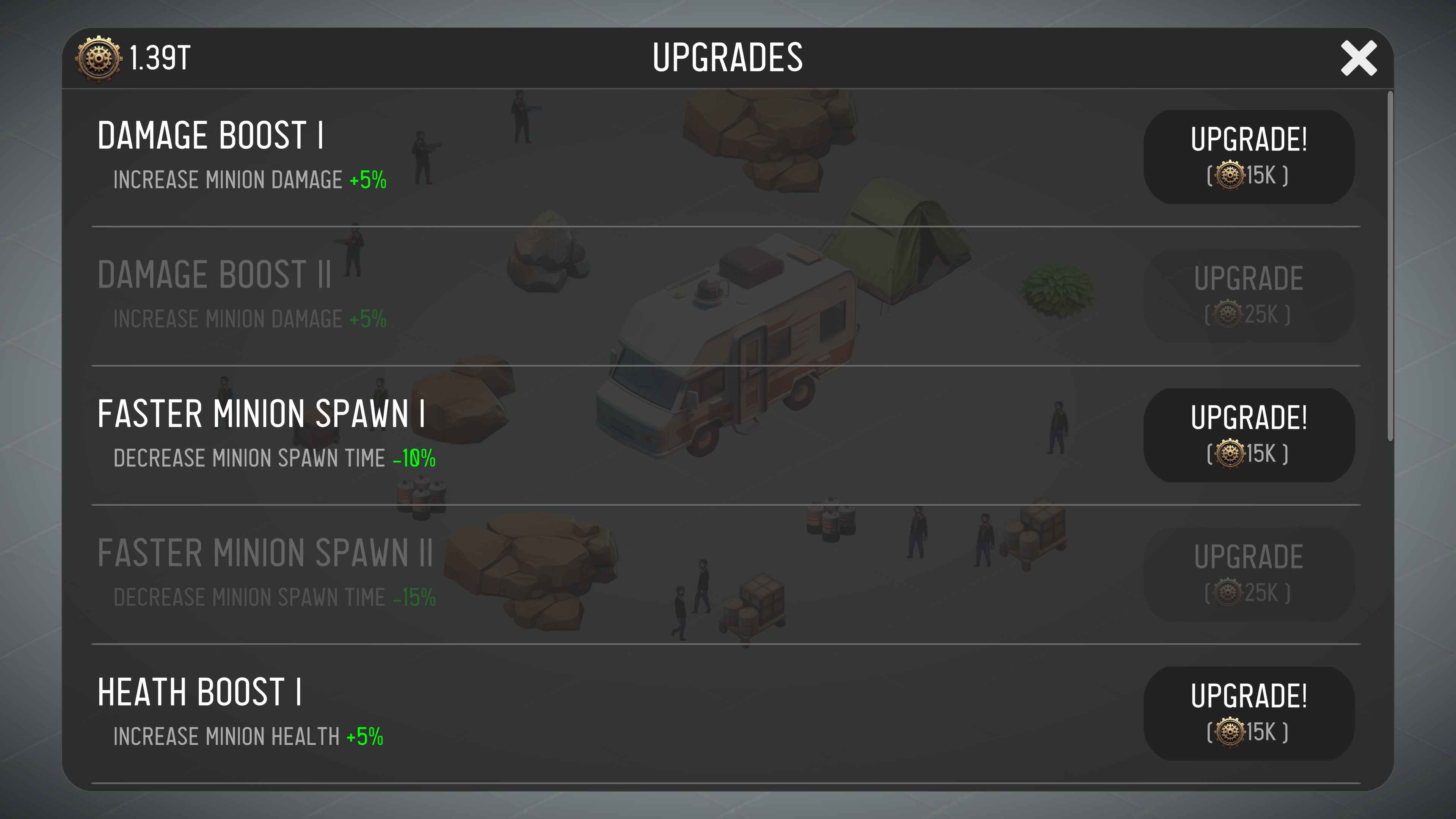Click the gear icon next to the top-left balance
1456x819 pixels.
98,57
